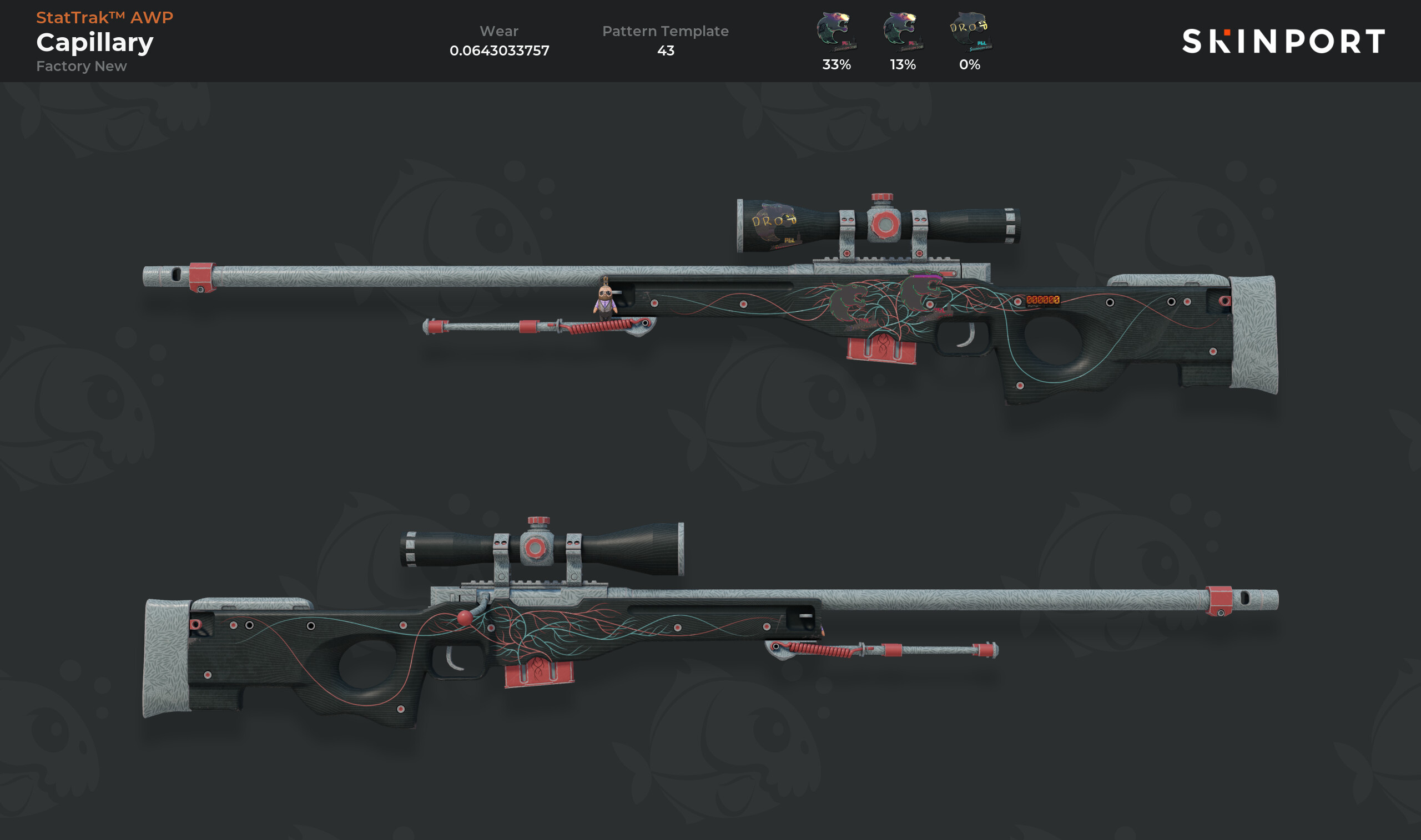Toggle the 13% sticker wear indicator

pyautogui.click(x=901, y=65)
